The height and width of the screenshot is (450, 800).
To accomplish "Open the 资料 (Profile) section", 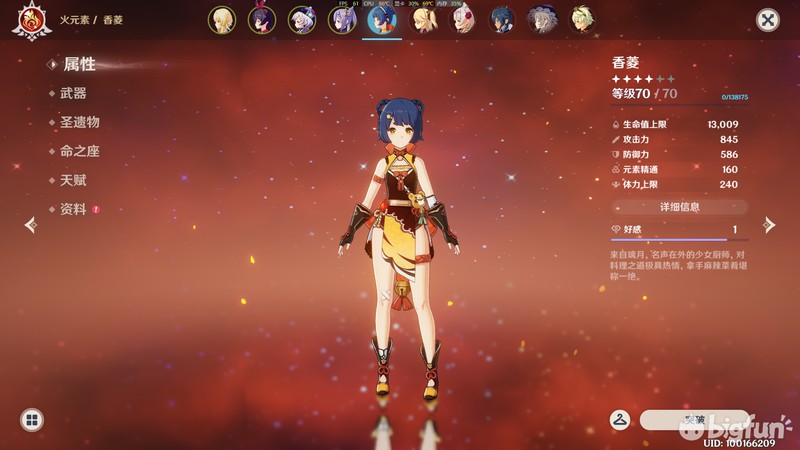I will point(73,209).
